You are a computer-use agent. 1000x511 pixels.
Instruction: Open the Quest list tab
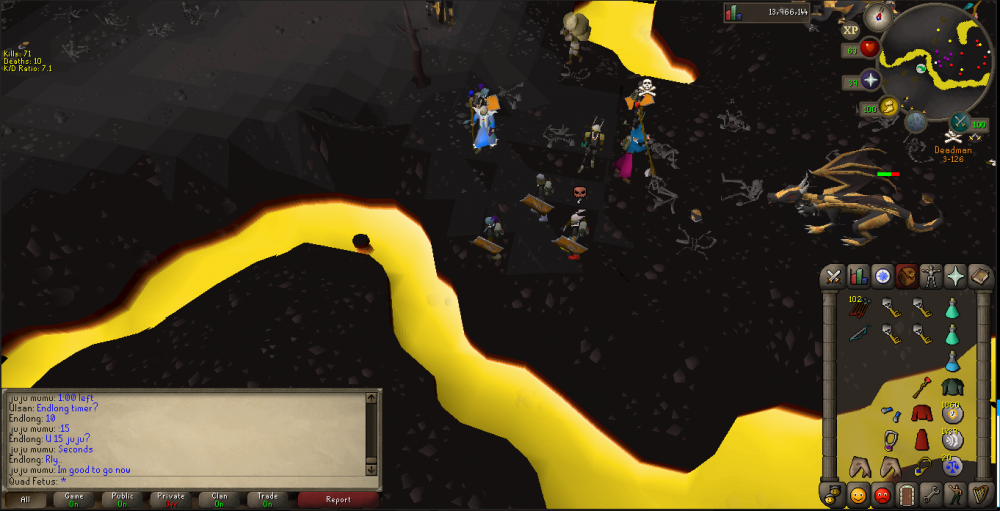pyautogui.click(x=882, y=276)
